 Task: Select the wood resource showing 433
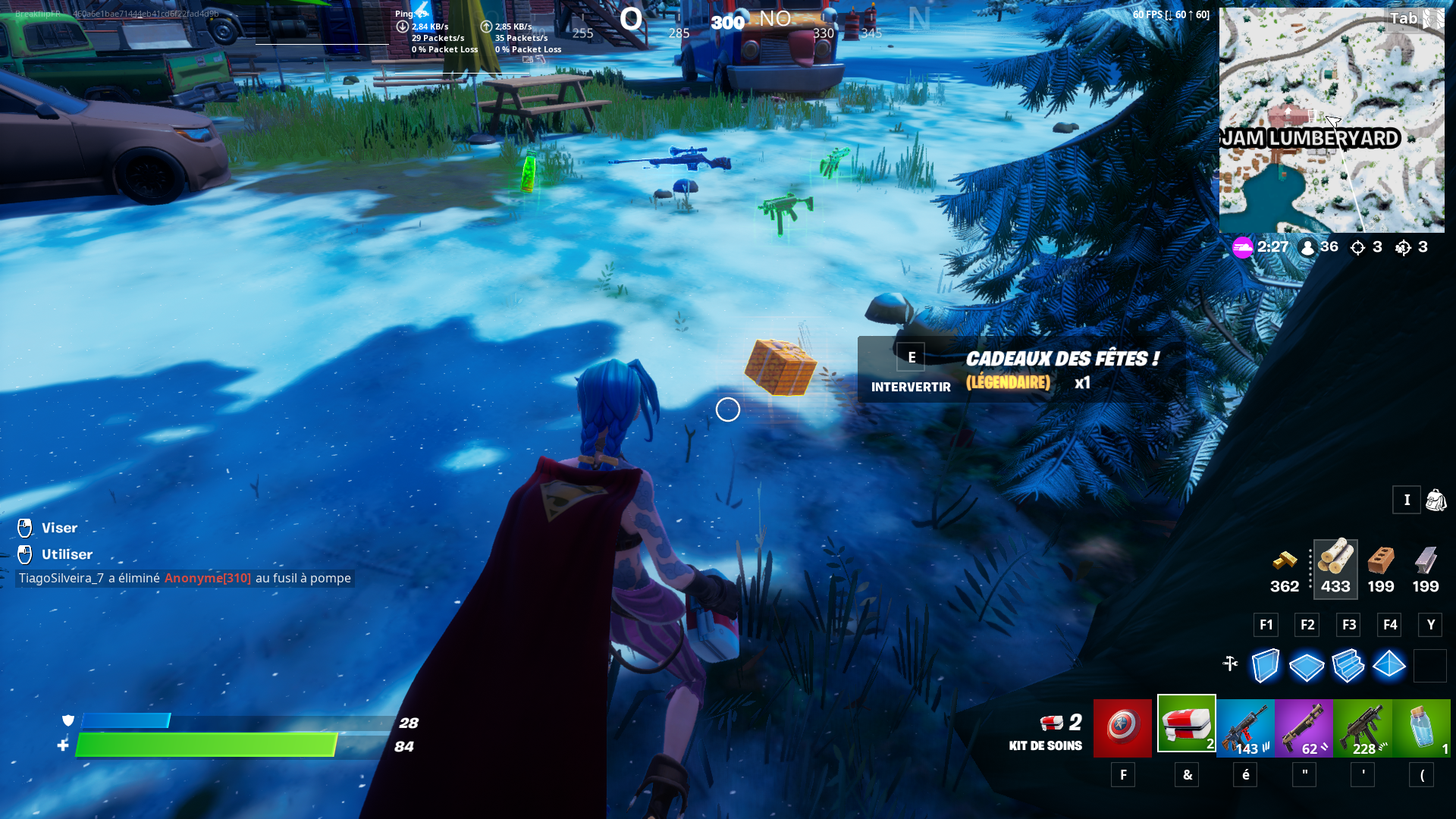point(1335,567)
